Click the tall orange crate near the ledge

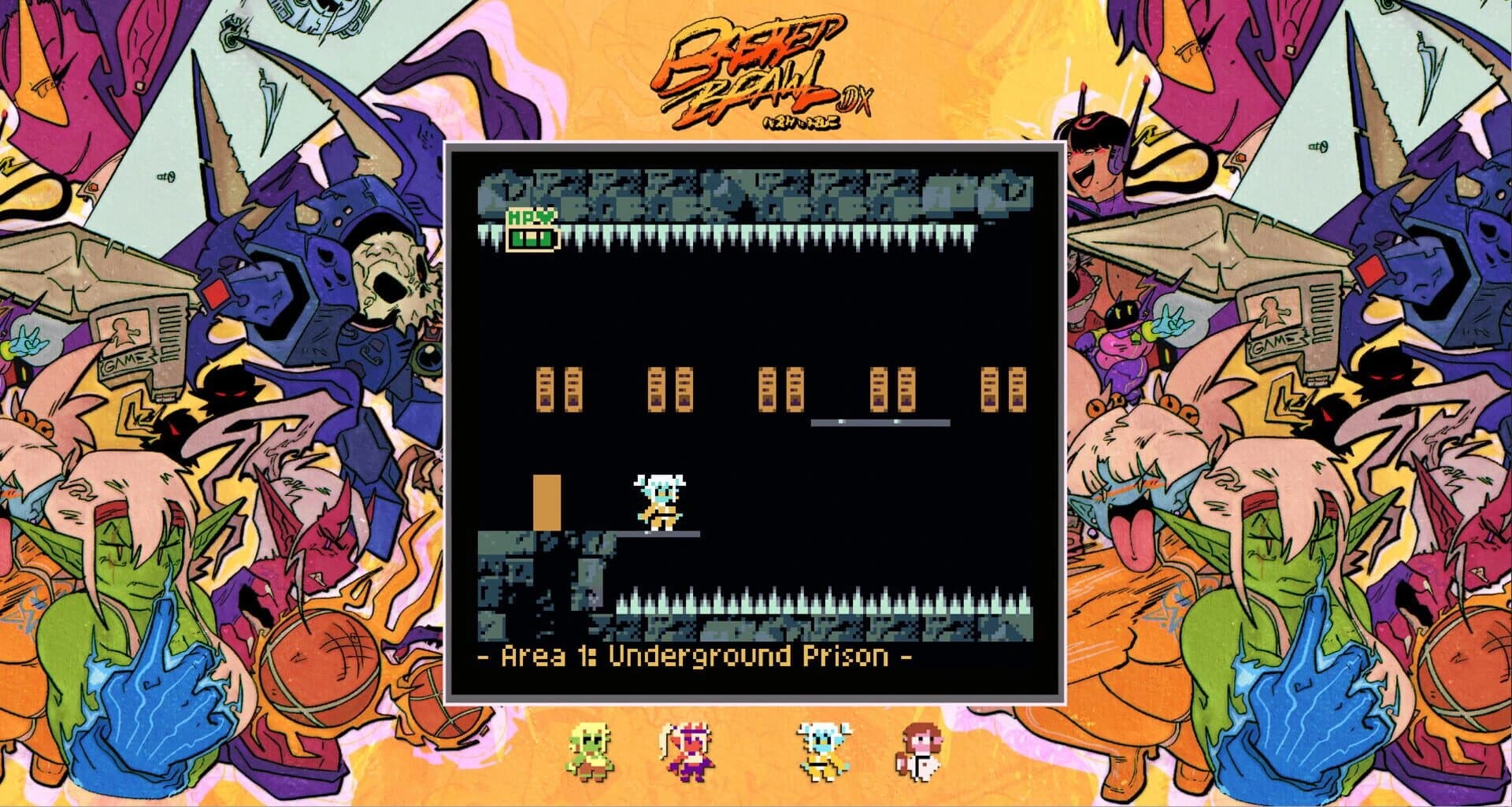(x=546, y=504)
